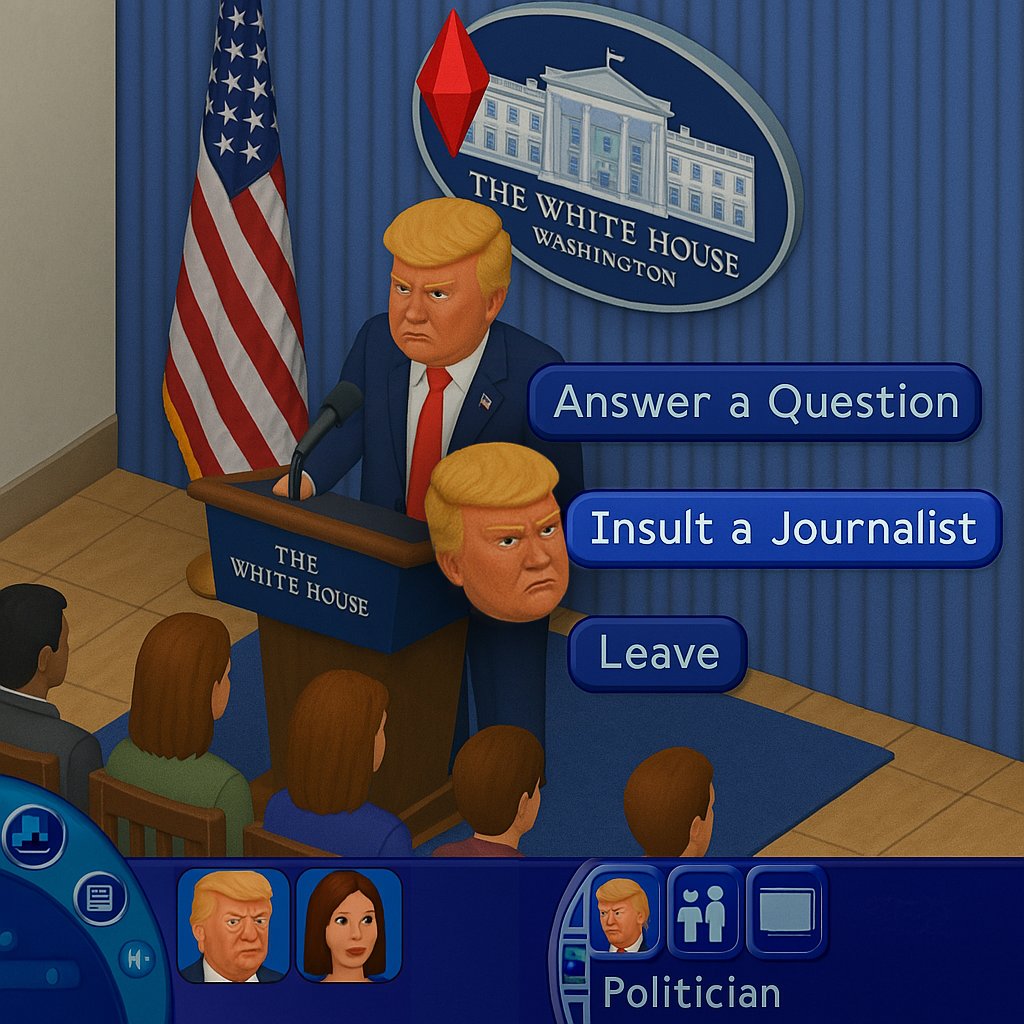Select the Insult a Journalist option

click(x=783, y=528)
